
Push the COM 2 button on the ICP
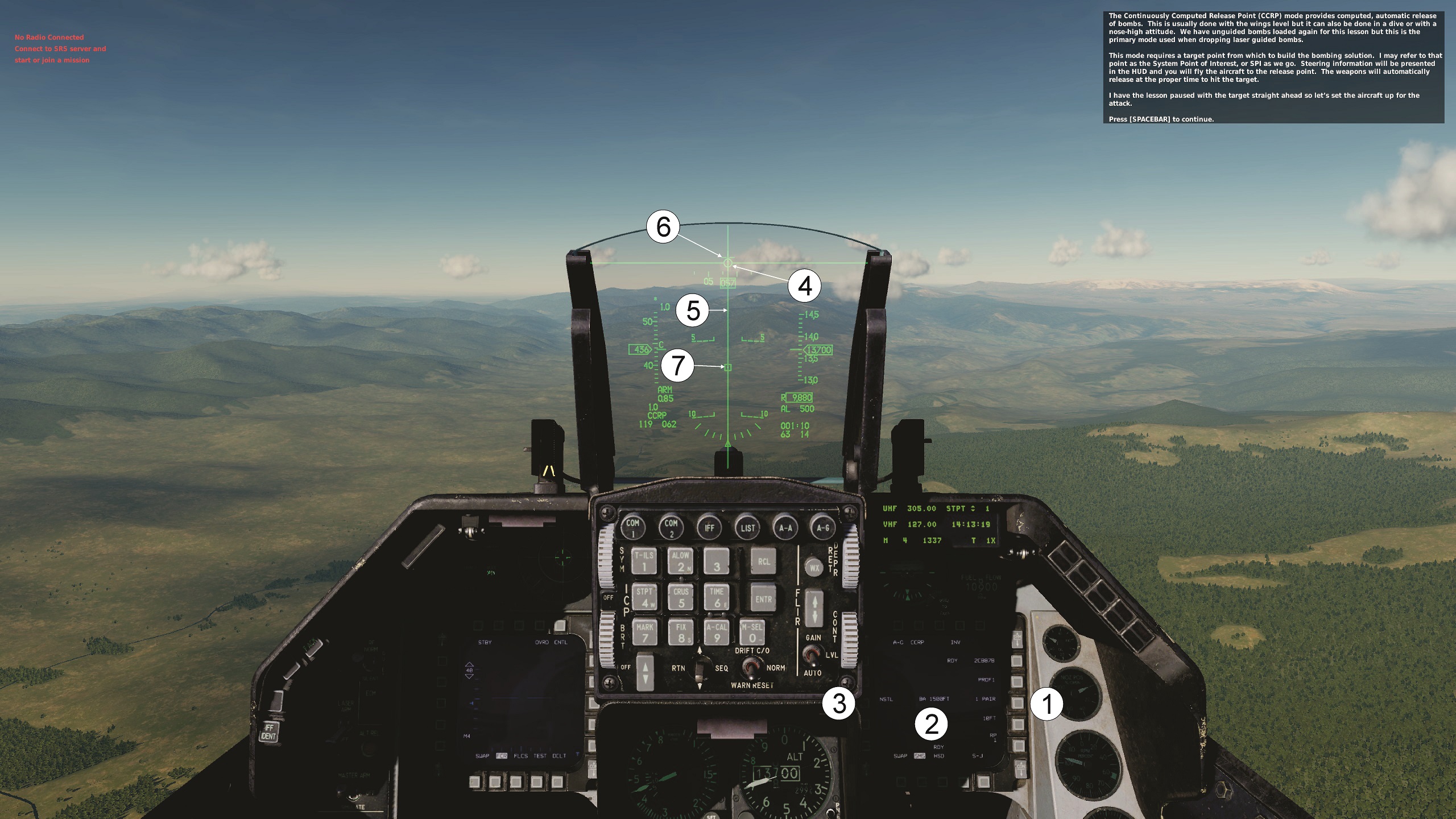click(671, 527)
